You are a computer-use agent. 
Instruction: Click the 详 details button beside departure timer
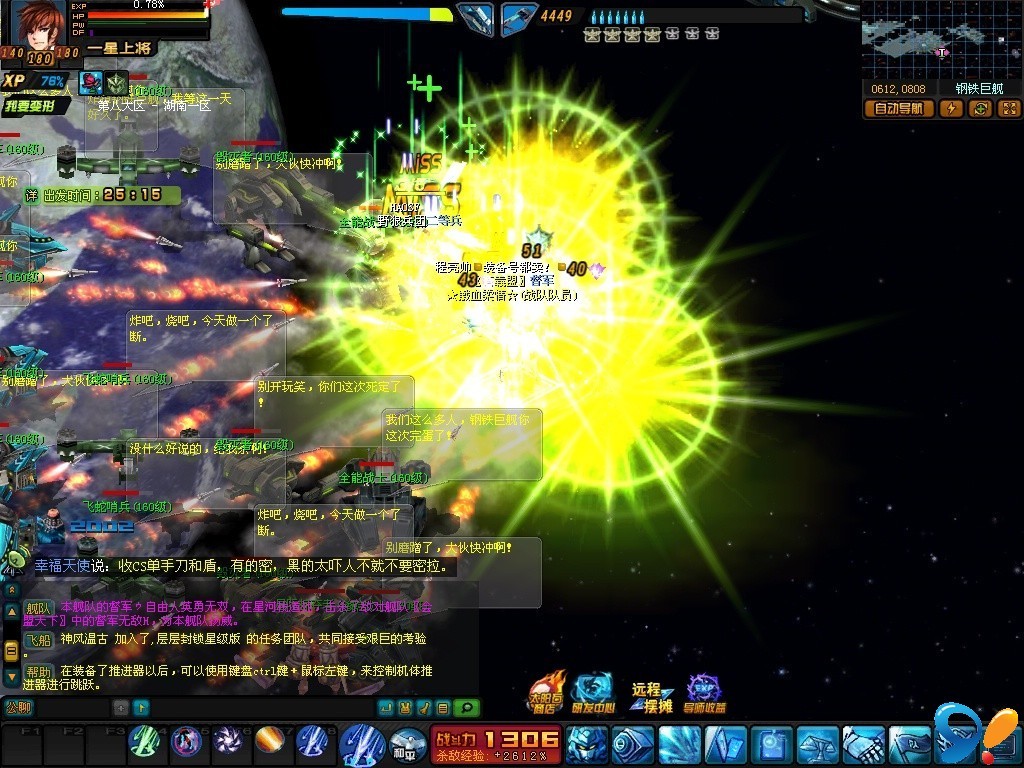pos(31,195)
